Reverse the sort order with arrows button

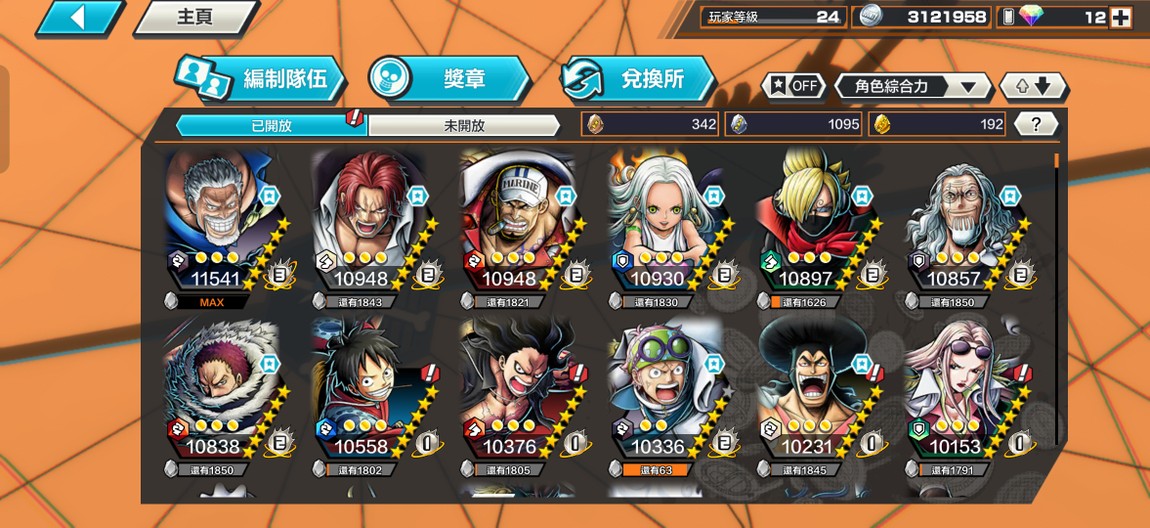[1033, 86]
